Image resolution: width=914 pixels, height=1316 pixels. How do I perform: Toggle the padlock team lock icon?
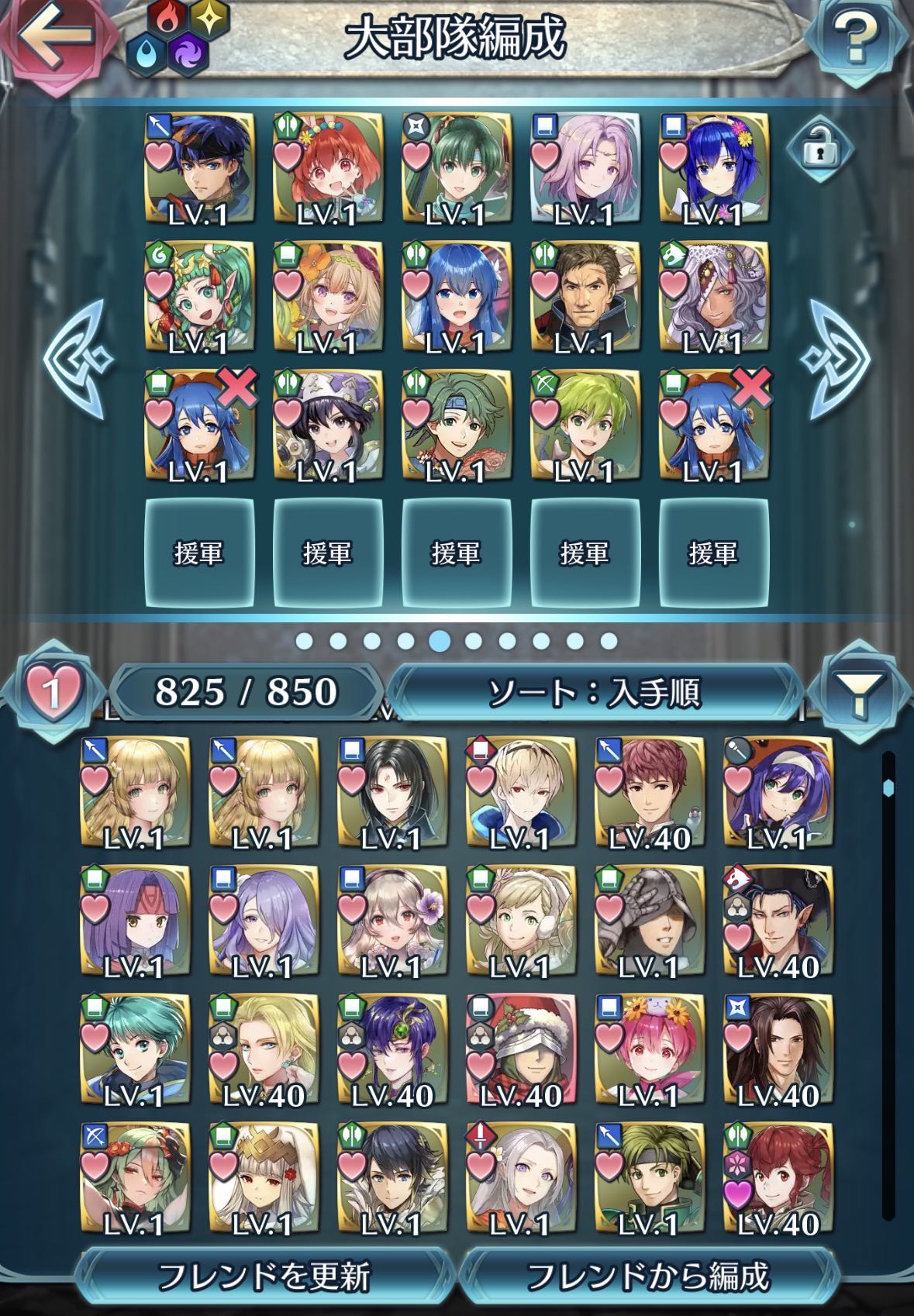pyautogui.click(x=819, y=150)
